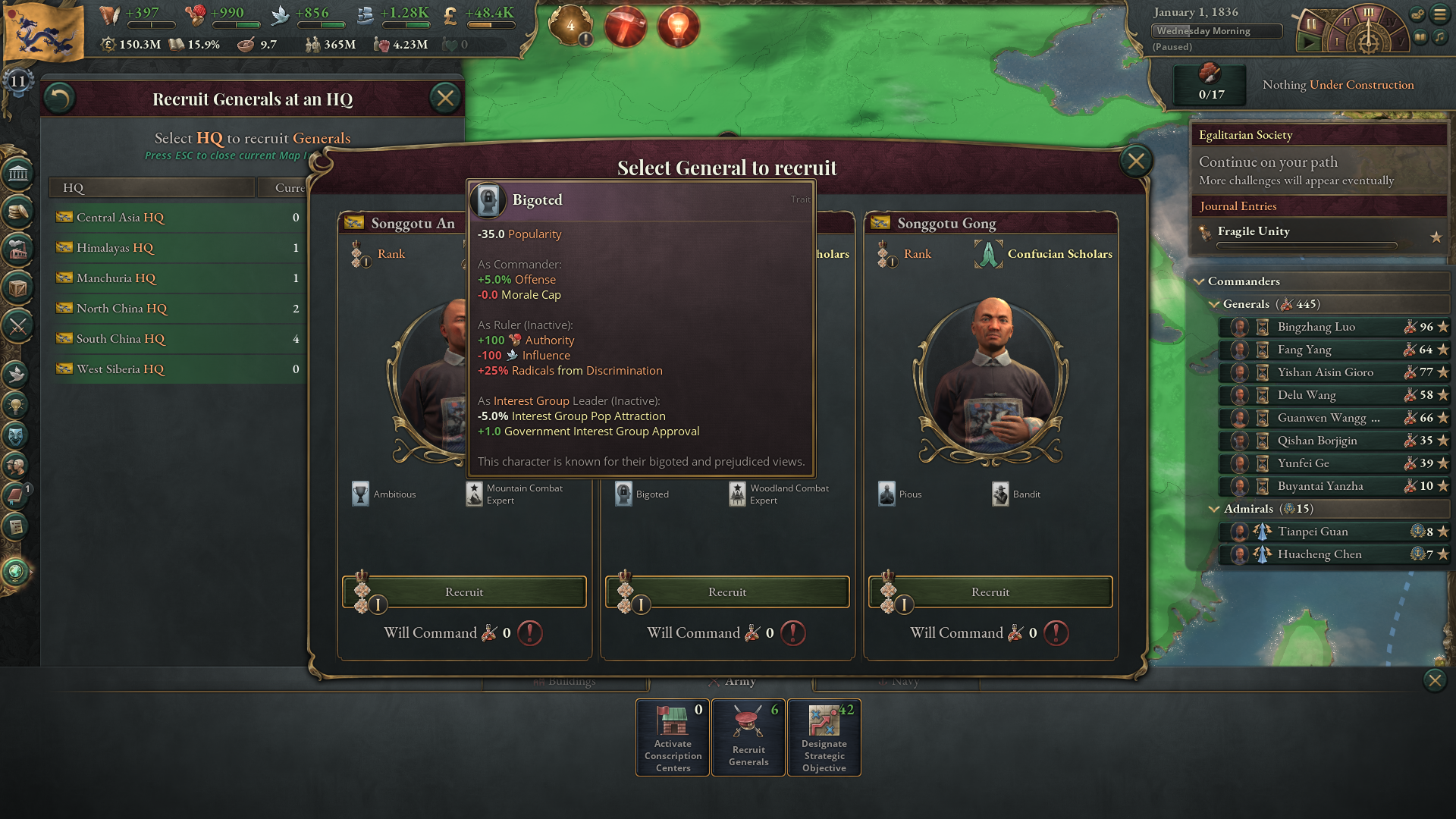
Task: Click the Fragile Unity progress bar
Action: 1308,245
